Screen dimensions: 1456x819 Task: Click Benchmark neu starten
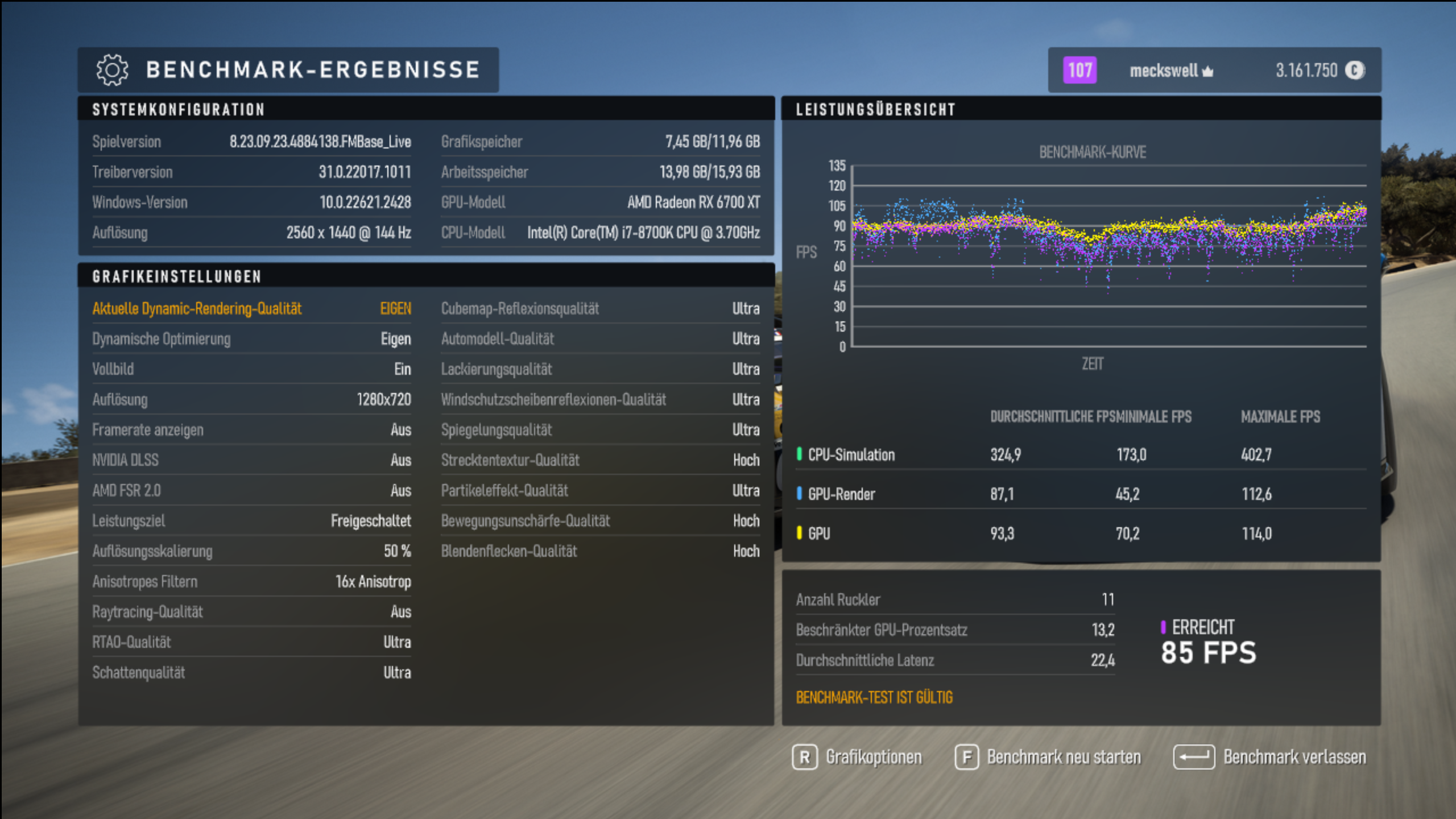pos(1065,757)
